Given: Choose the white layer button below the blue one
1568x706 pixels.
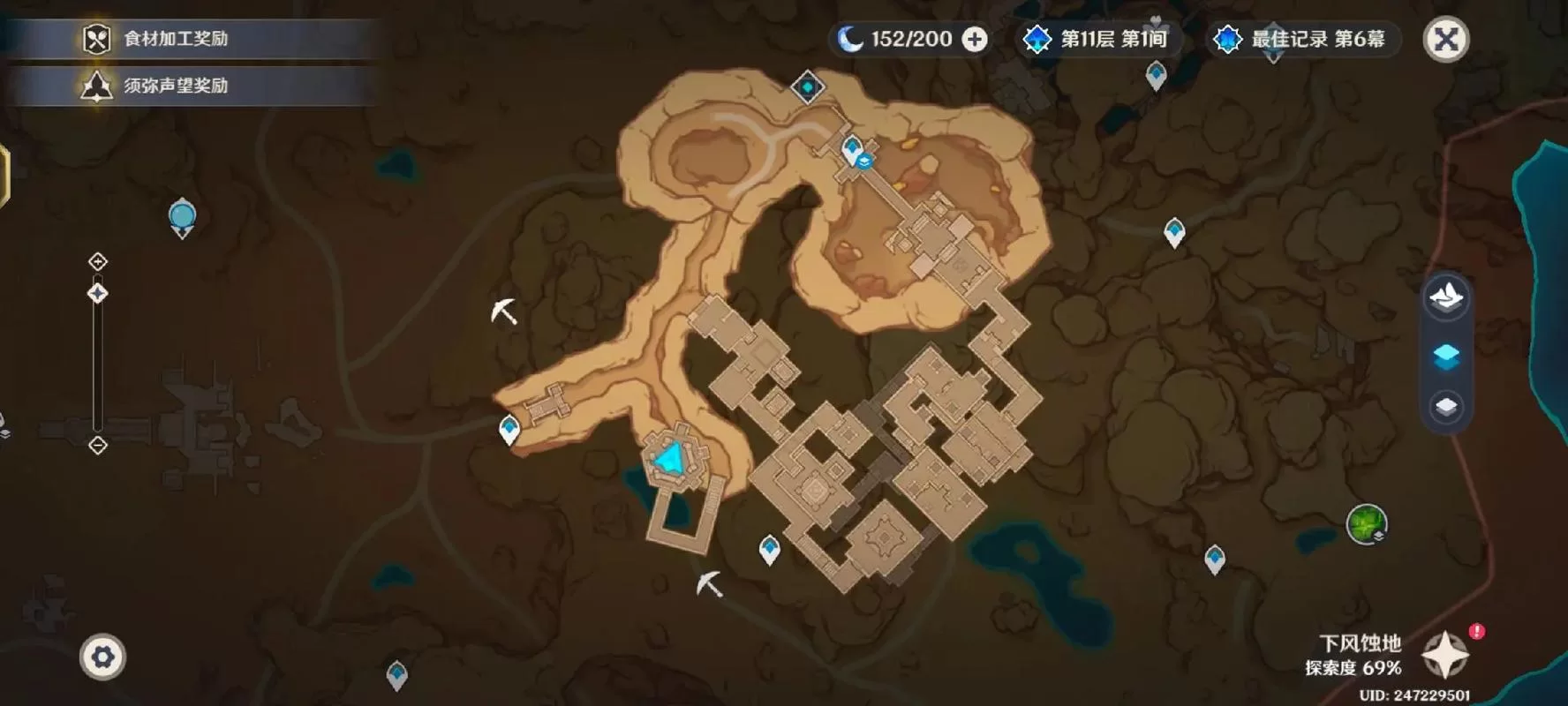Looking at the screenshot, I should [1445, 407].
